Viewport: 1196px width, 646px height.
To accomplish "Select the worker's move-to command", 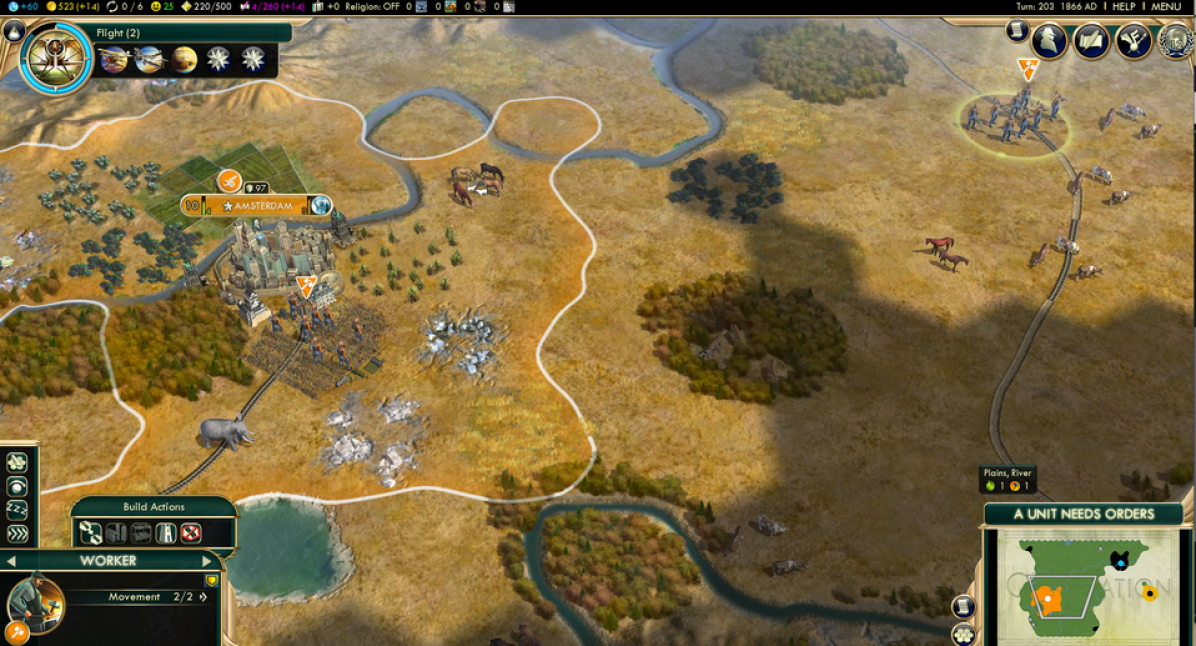I will [x=17, y=534].
